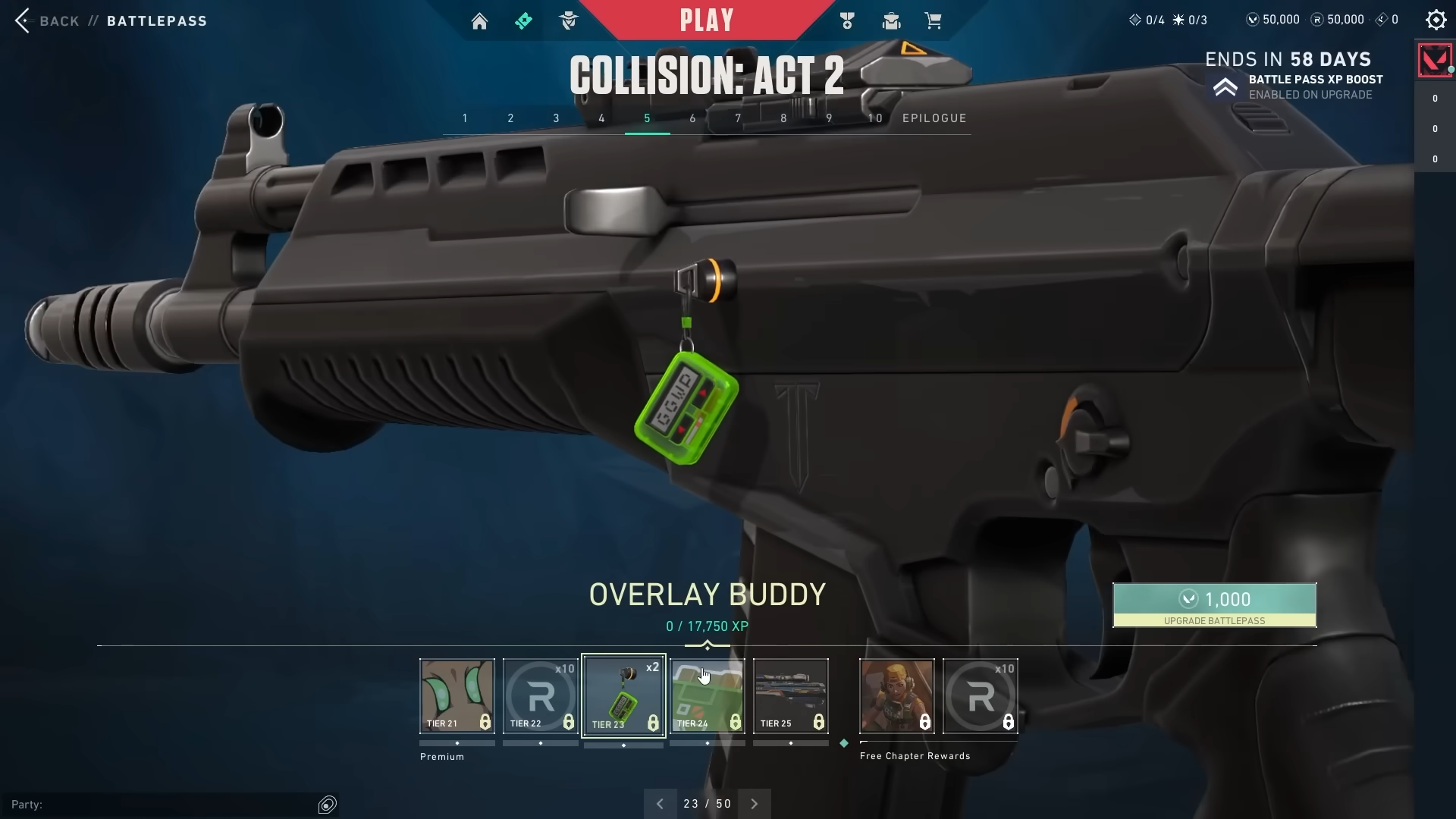
Task: Click the voice indicator icon in Party bar
Action: 328,804
